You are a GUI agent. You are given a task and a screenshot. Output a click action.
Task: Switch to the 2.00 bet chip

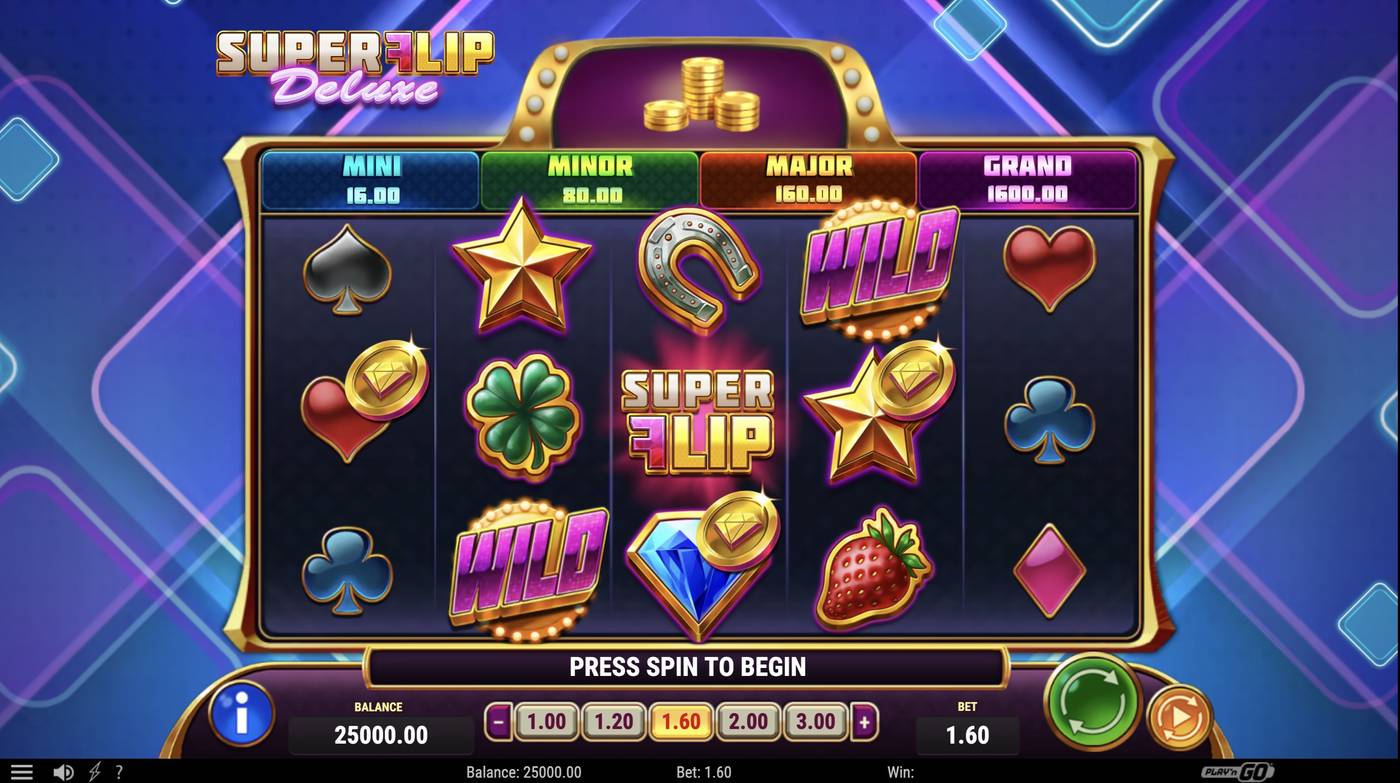point(747,720)
